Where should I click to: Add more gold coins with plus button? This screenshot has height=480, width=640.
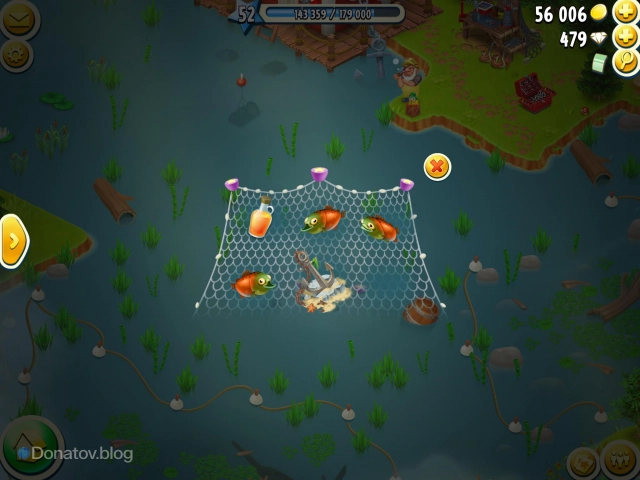(624, 13)
